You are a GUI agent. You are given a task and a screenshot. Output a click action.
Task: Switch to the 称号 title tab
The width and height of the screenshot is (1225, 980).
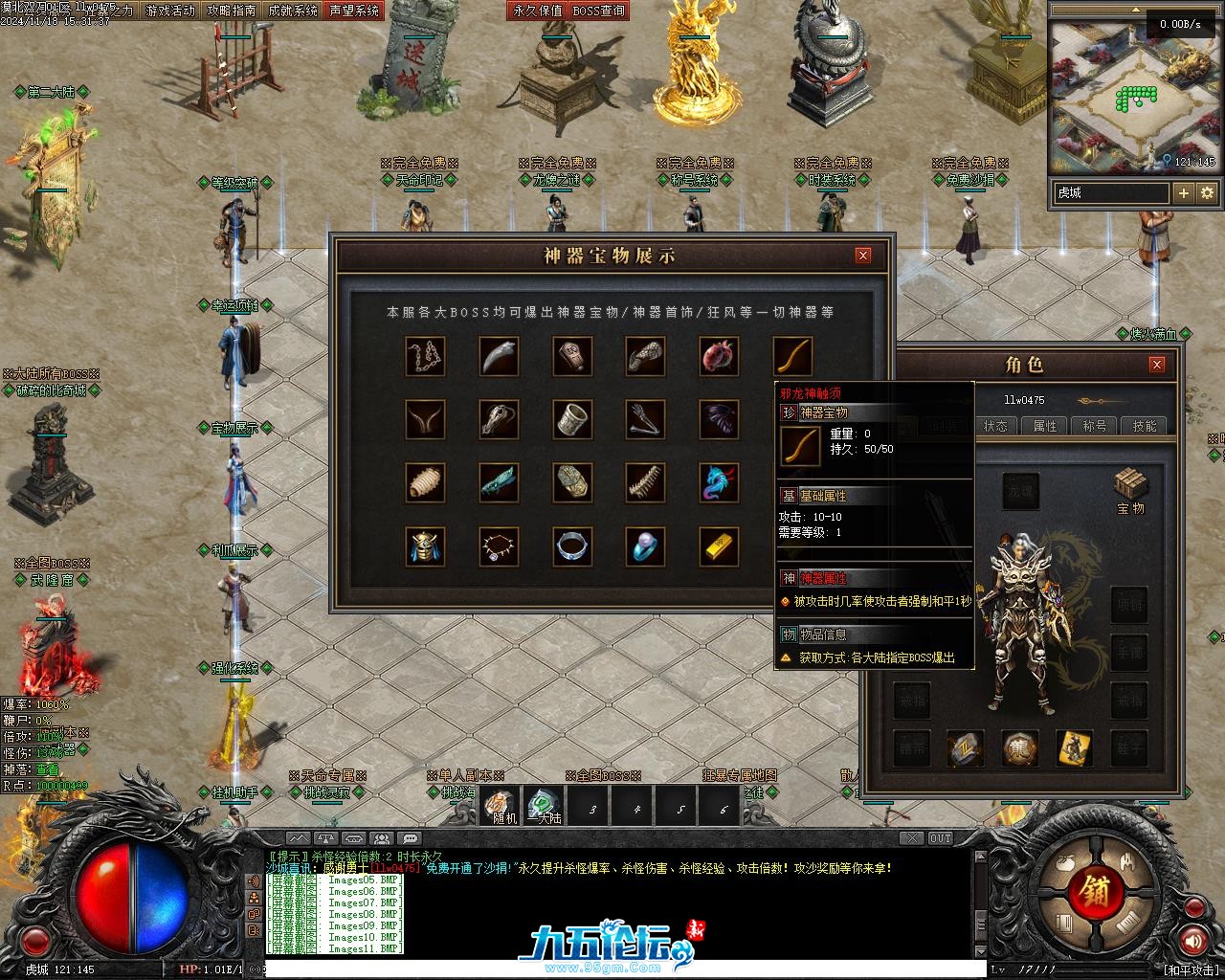(1095, 426)
